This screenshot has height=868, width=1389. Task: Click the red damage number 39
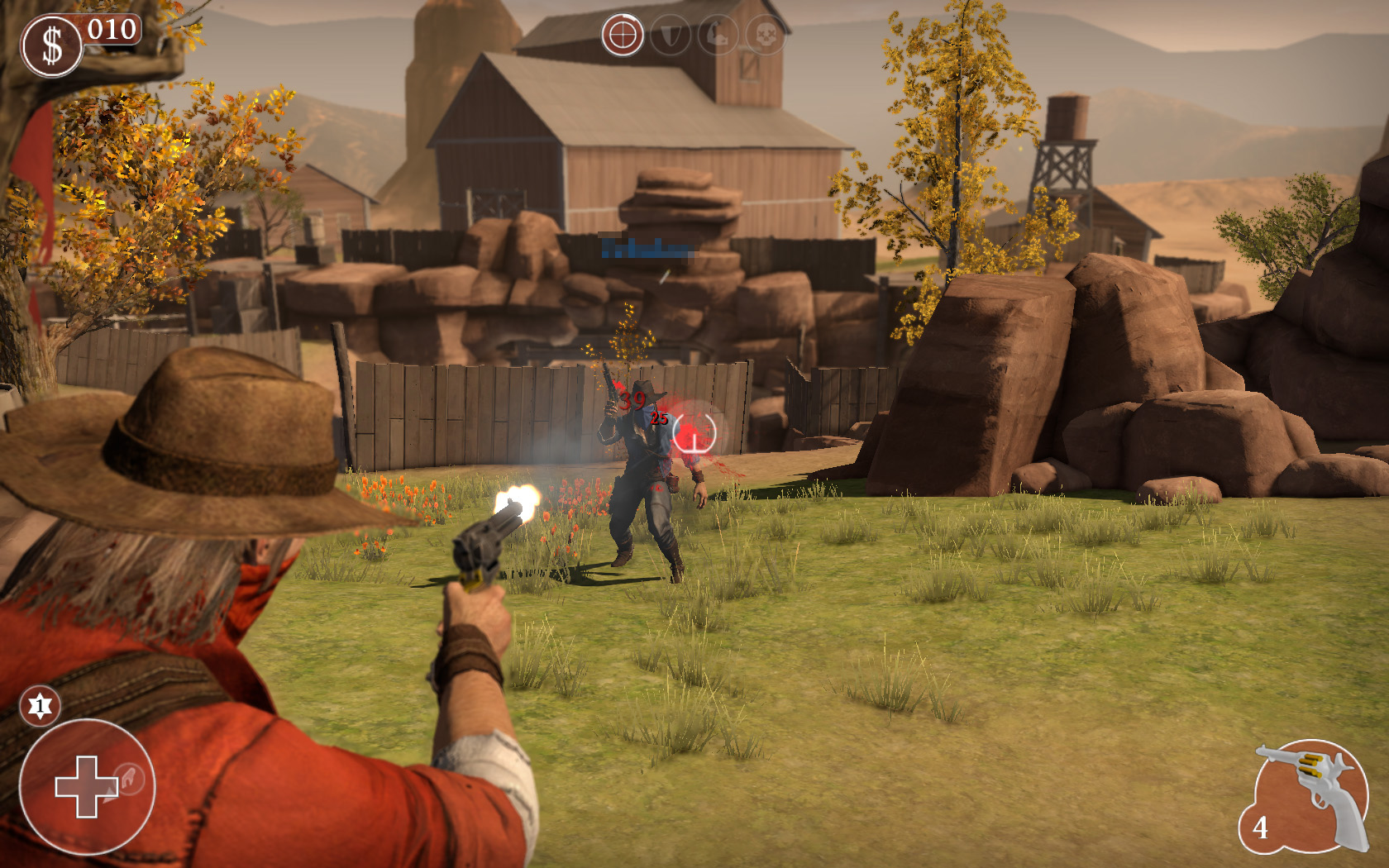(x=632, y=400)
